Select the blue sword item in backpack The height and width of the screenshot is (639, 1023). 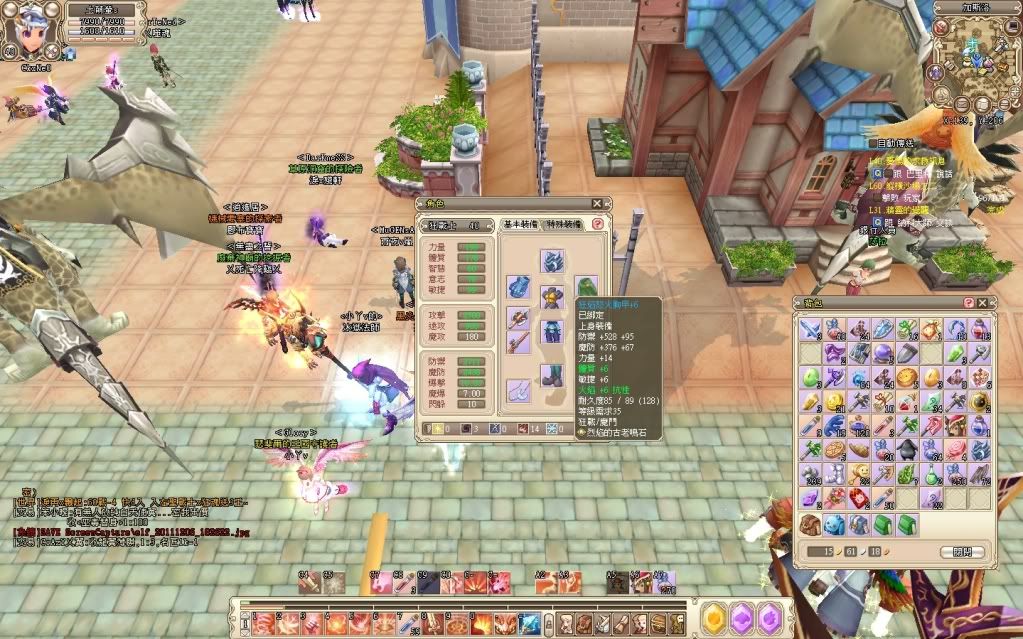(x=810, y=328)
